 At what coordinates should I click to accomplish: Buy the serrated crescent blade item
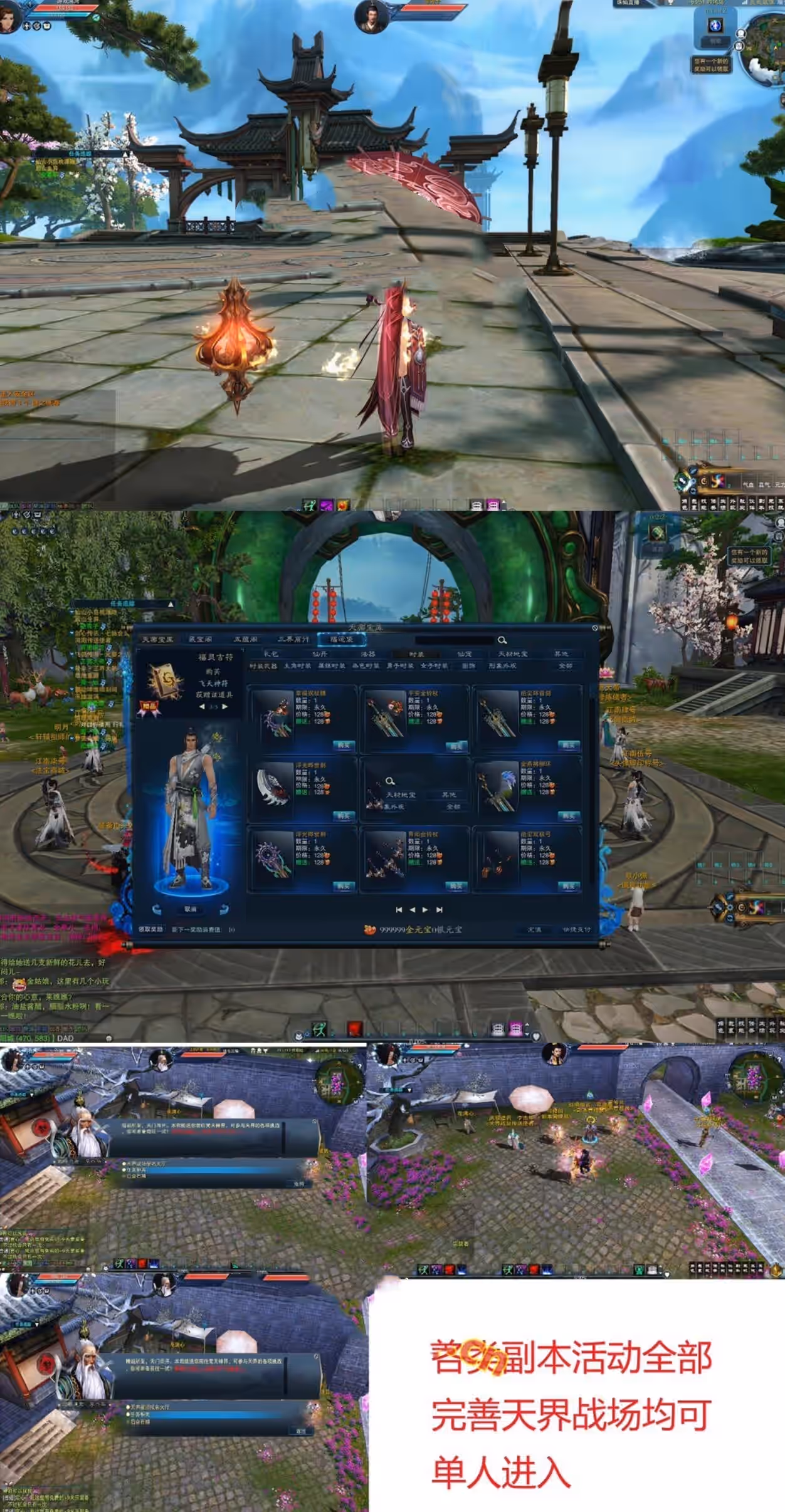[344, 816]
